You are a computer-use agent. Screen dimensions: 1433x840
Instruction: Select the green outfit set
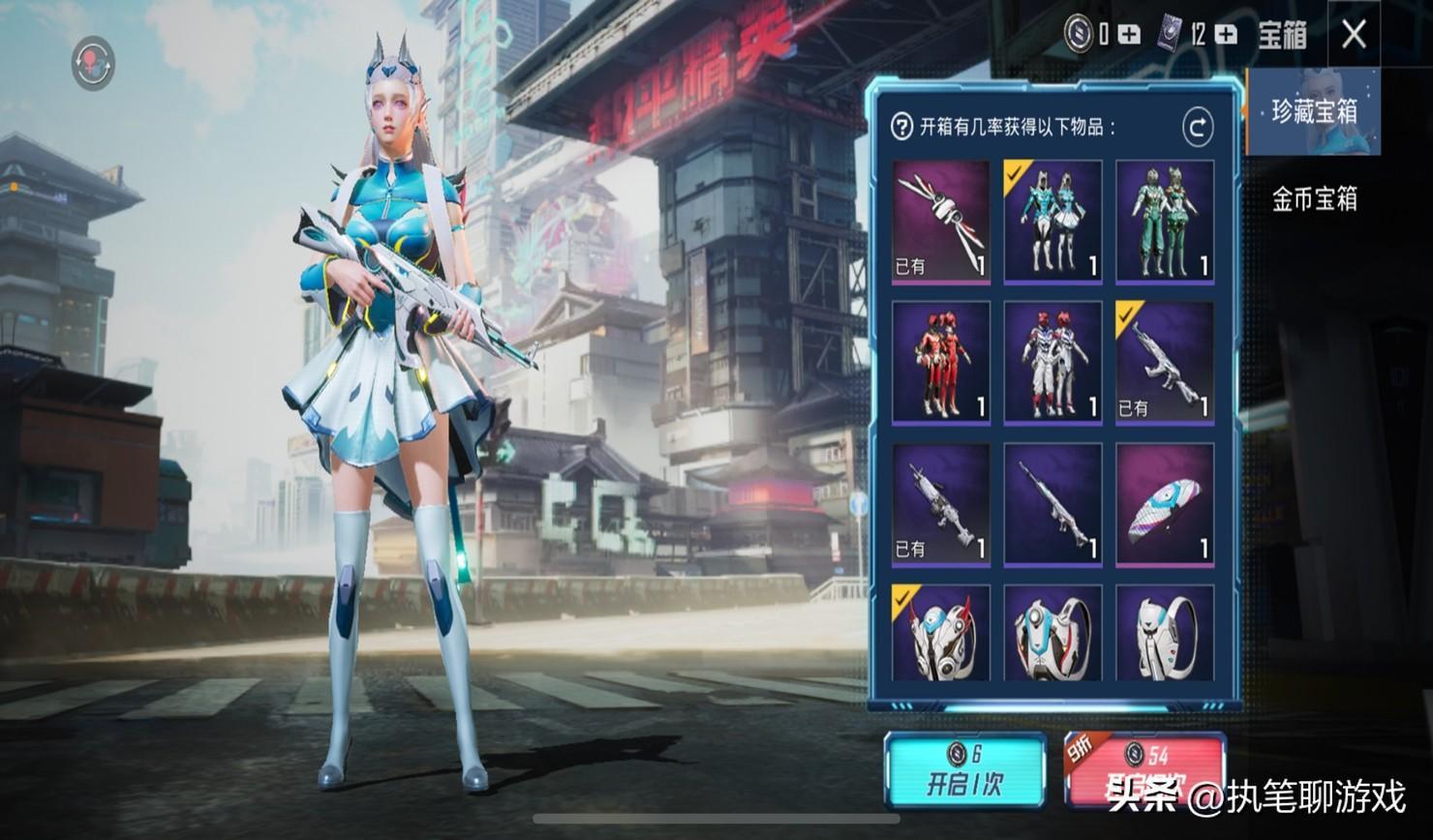1165,222
